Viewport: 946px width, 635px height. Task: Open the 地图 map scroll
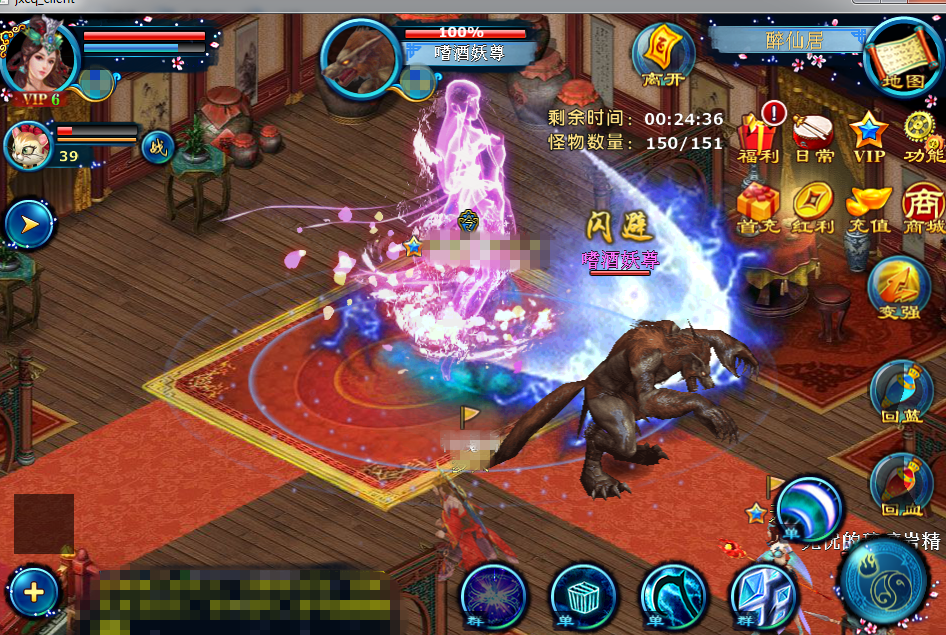pyautogui.click(x=902, y=56)
